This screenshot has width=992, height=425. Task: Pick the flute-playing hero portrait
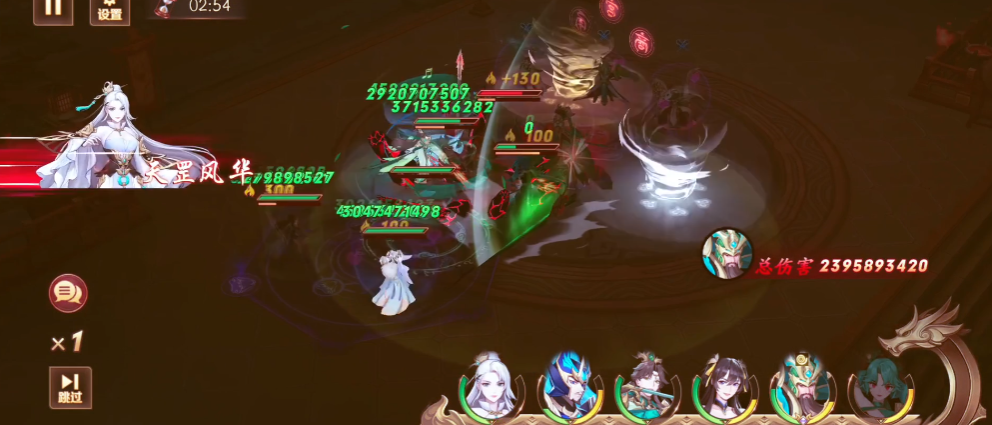click(x=647, y=388)
